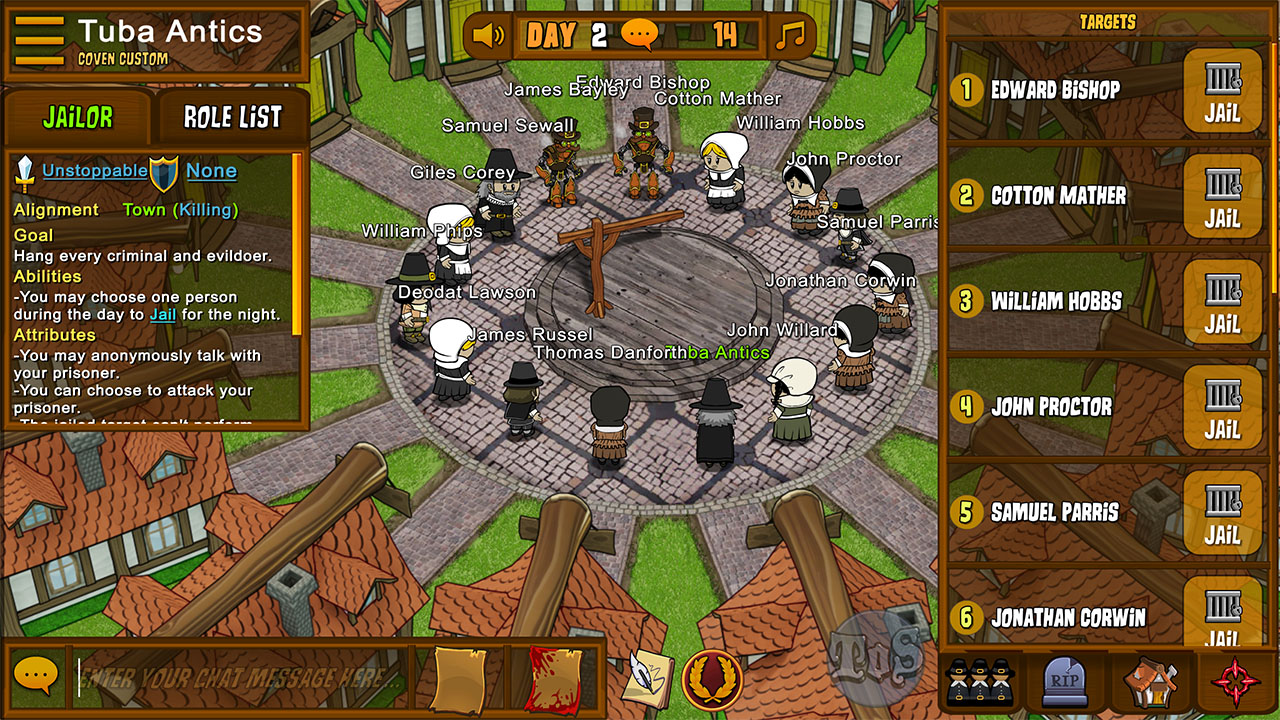1280x720 pixels.
Task: Select the Jailor tab
Action: point(78,117)
